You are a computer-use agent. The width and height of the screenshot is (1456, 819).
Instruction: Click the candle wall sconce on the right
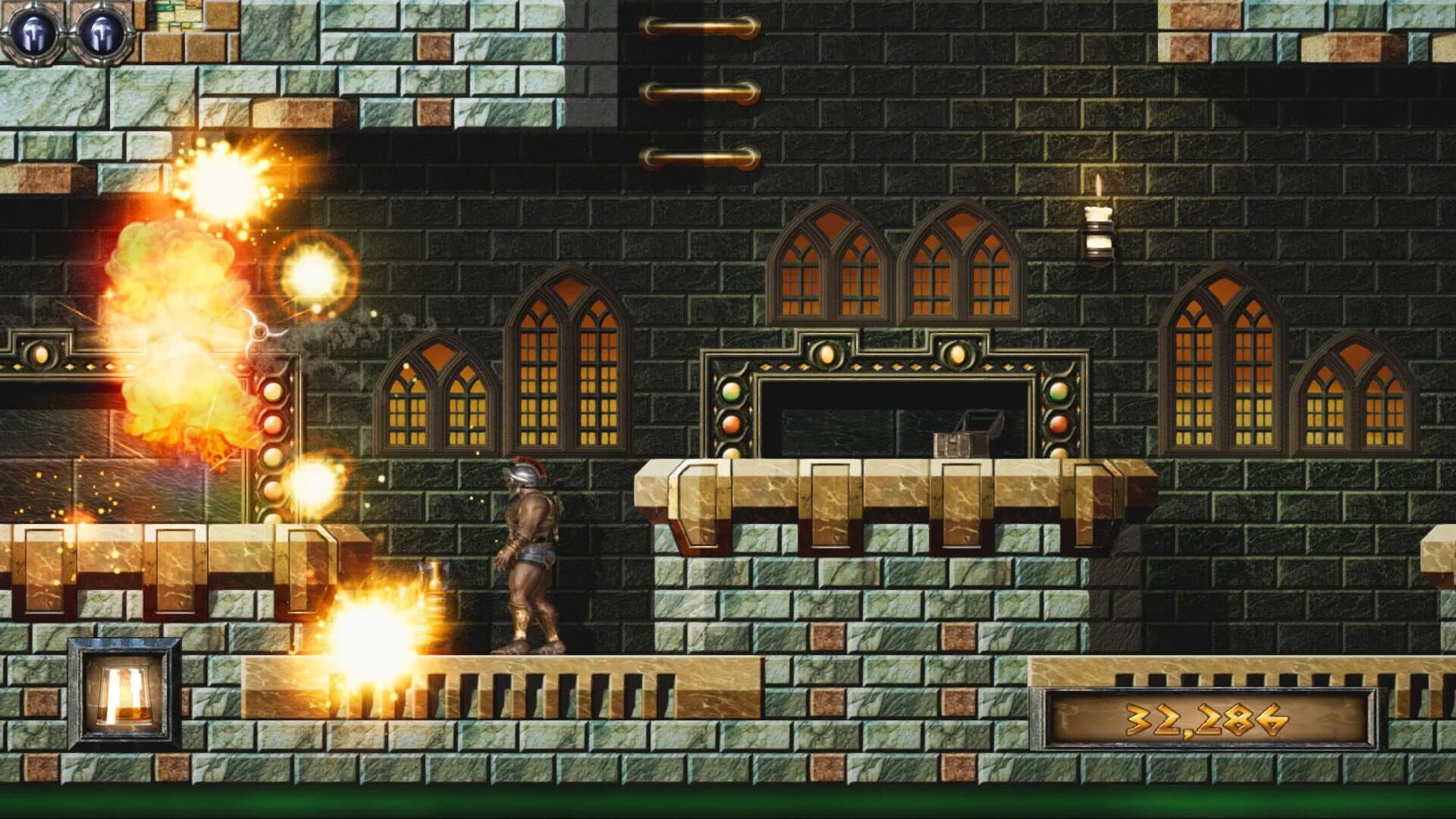[x=1100, y=227]
